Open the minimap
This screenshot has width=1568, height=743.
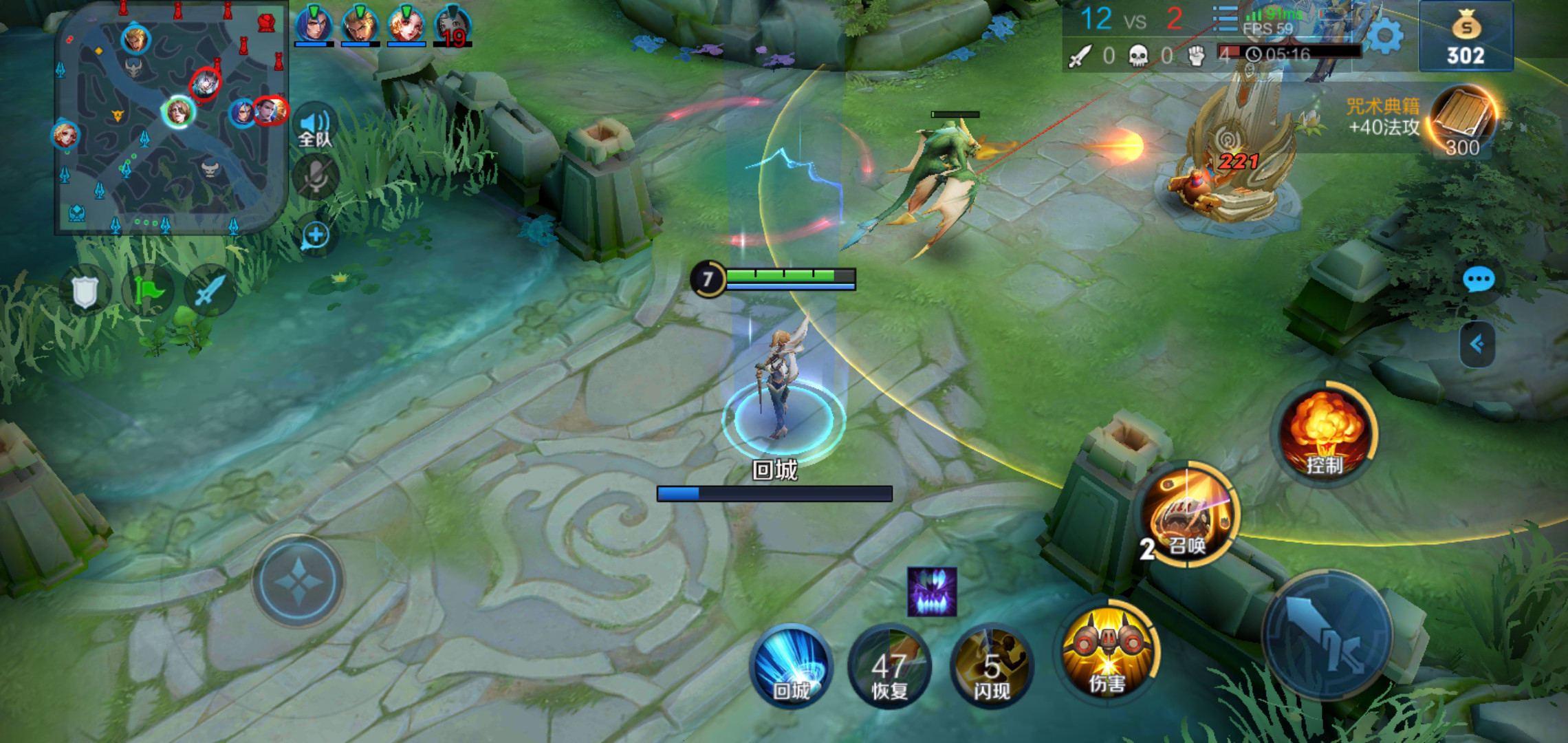click(171, 118)
